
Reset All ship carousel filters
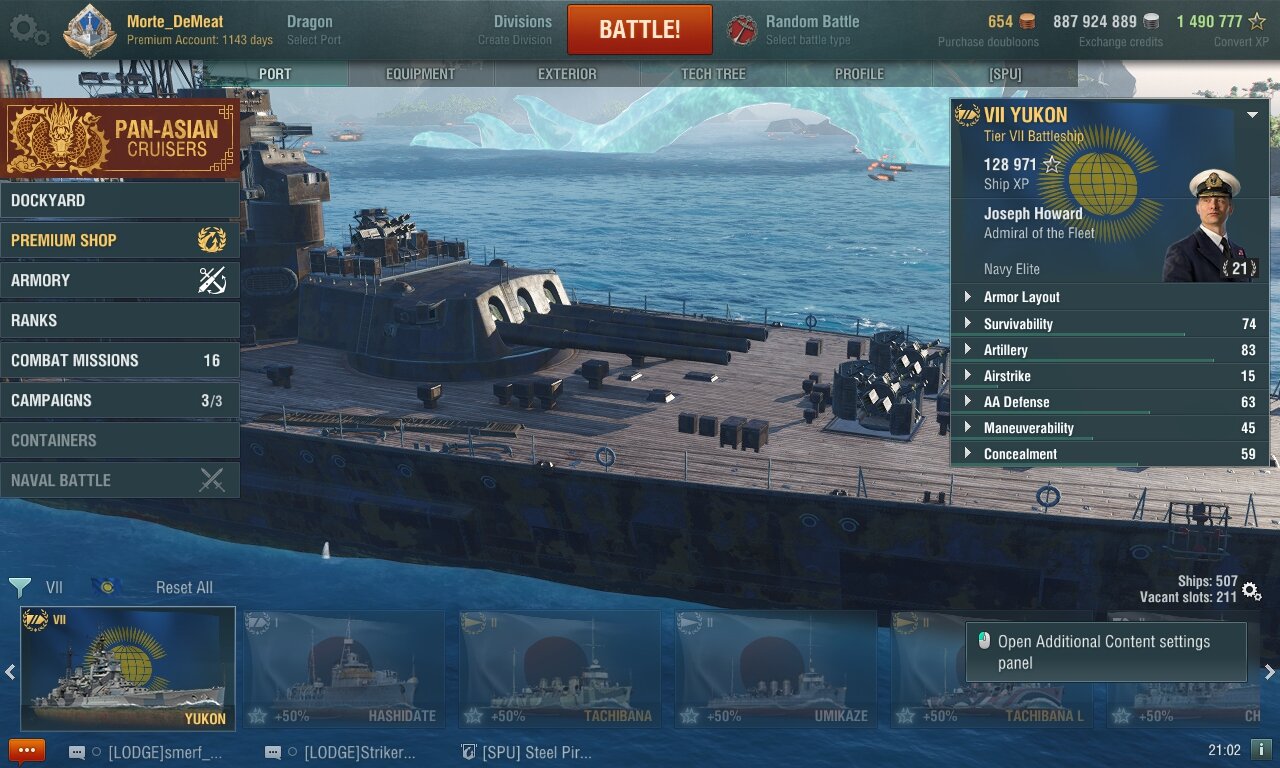click(184, 588)
